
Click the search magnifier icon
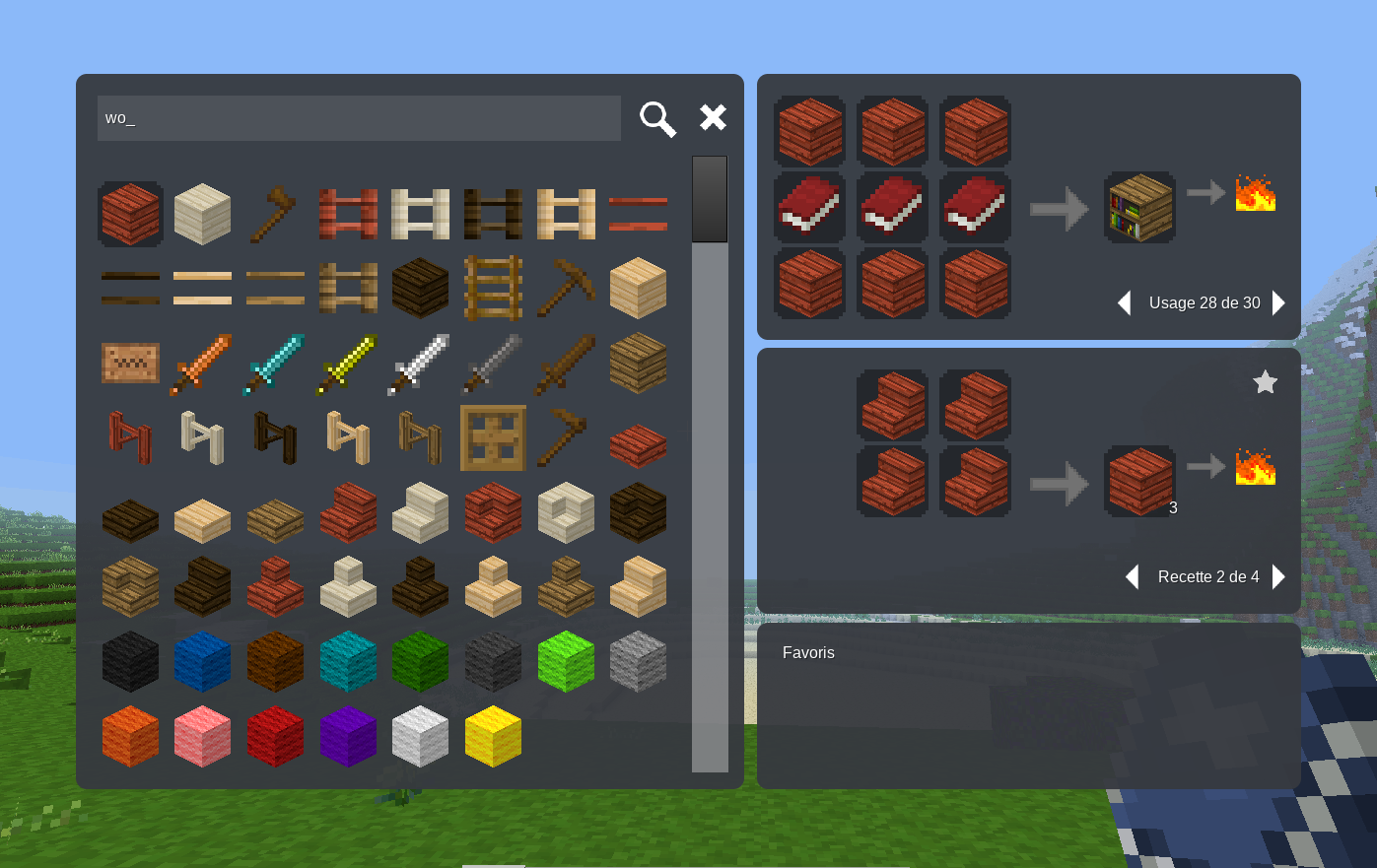click(656, 117)
